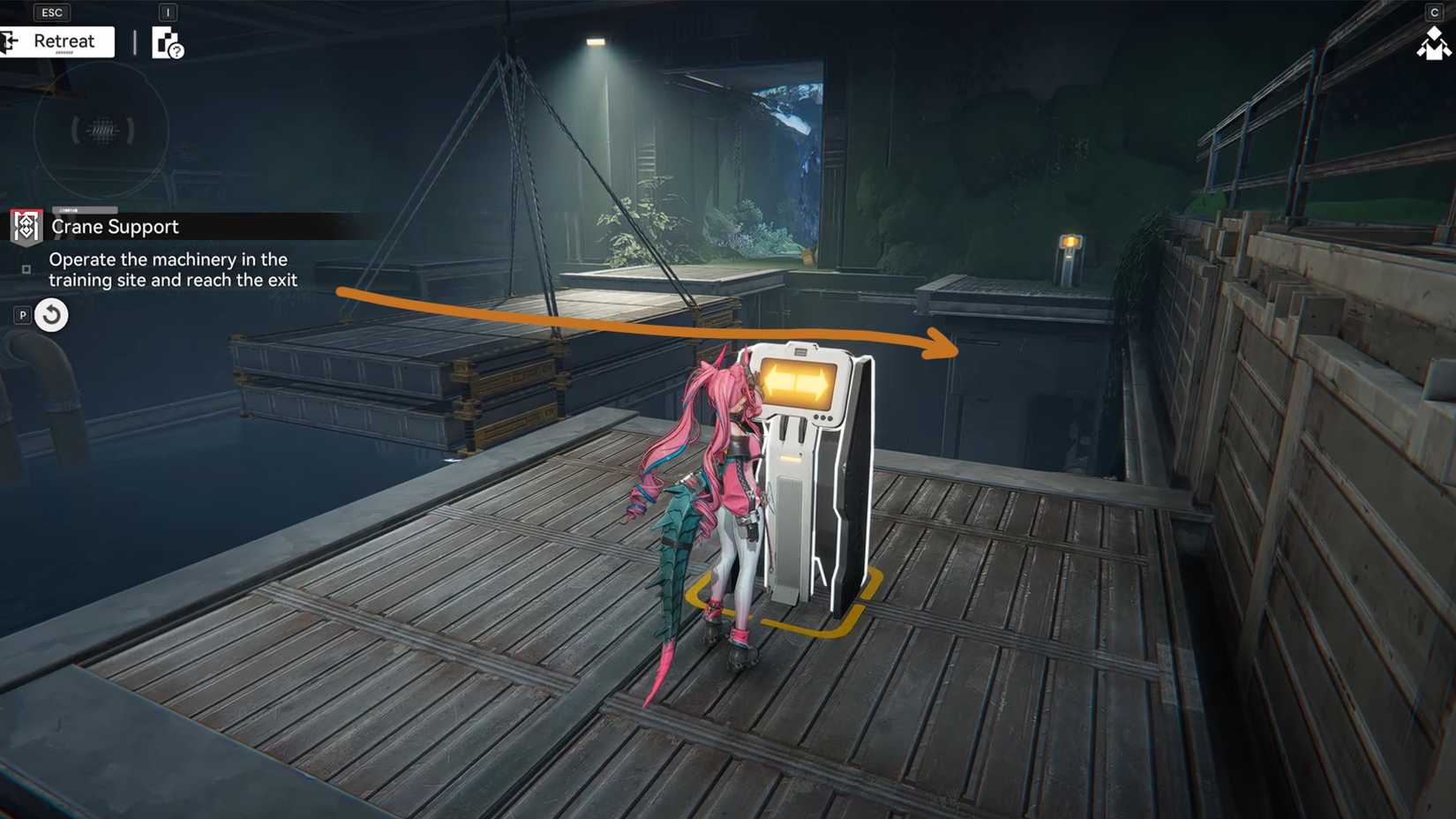The image size is (1456, 819).
Task: Collapse the quest description text
Action: 174,269
